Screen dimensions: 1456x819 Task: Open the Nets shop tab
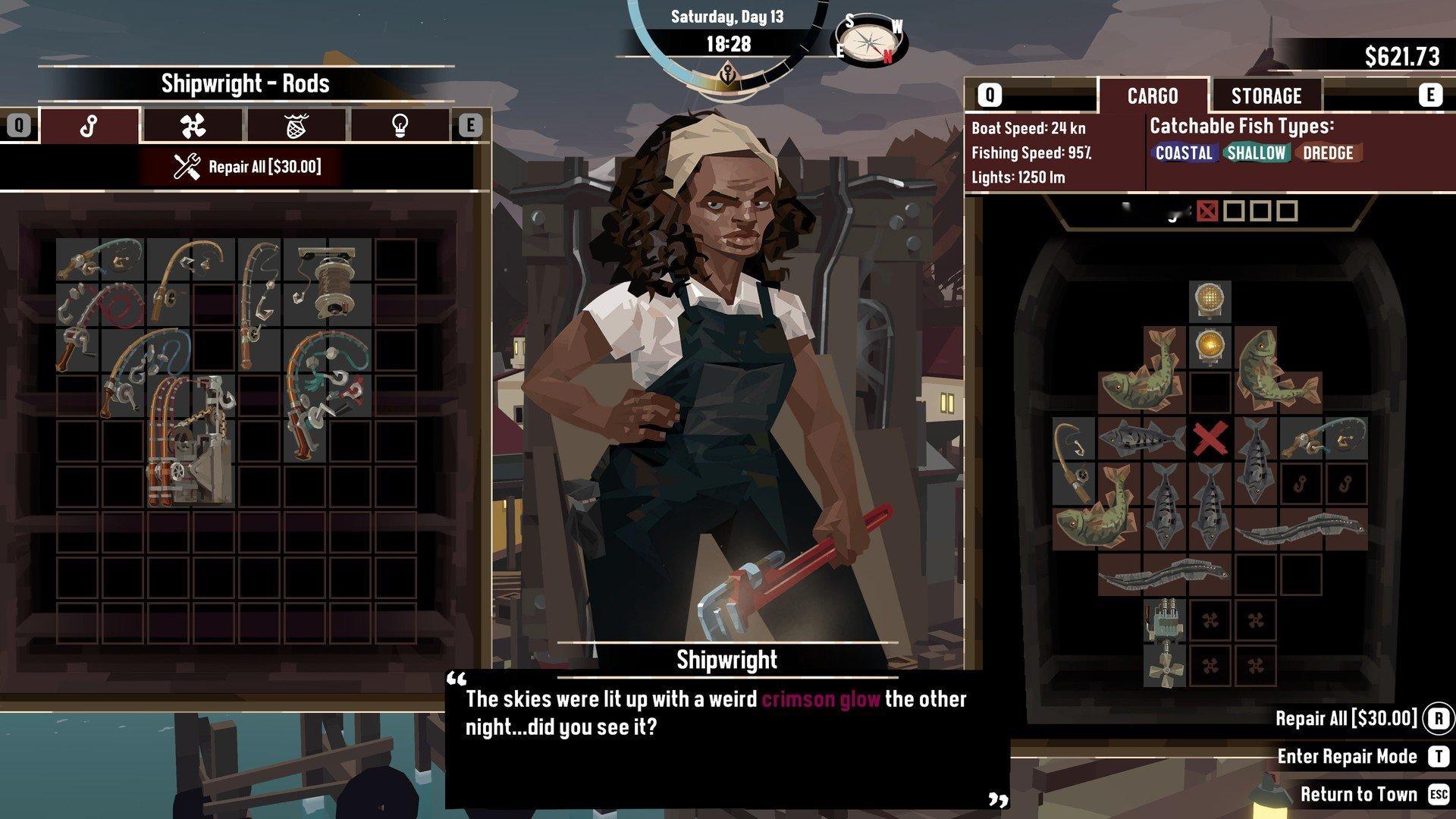point(296,125)
